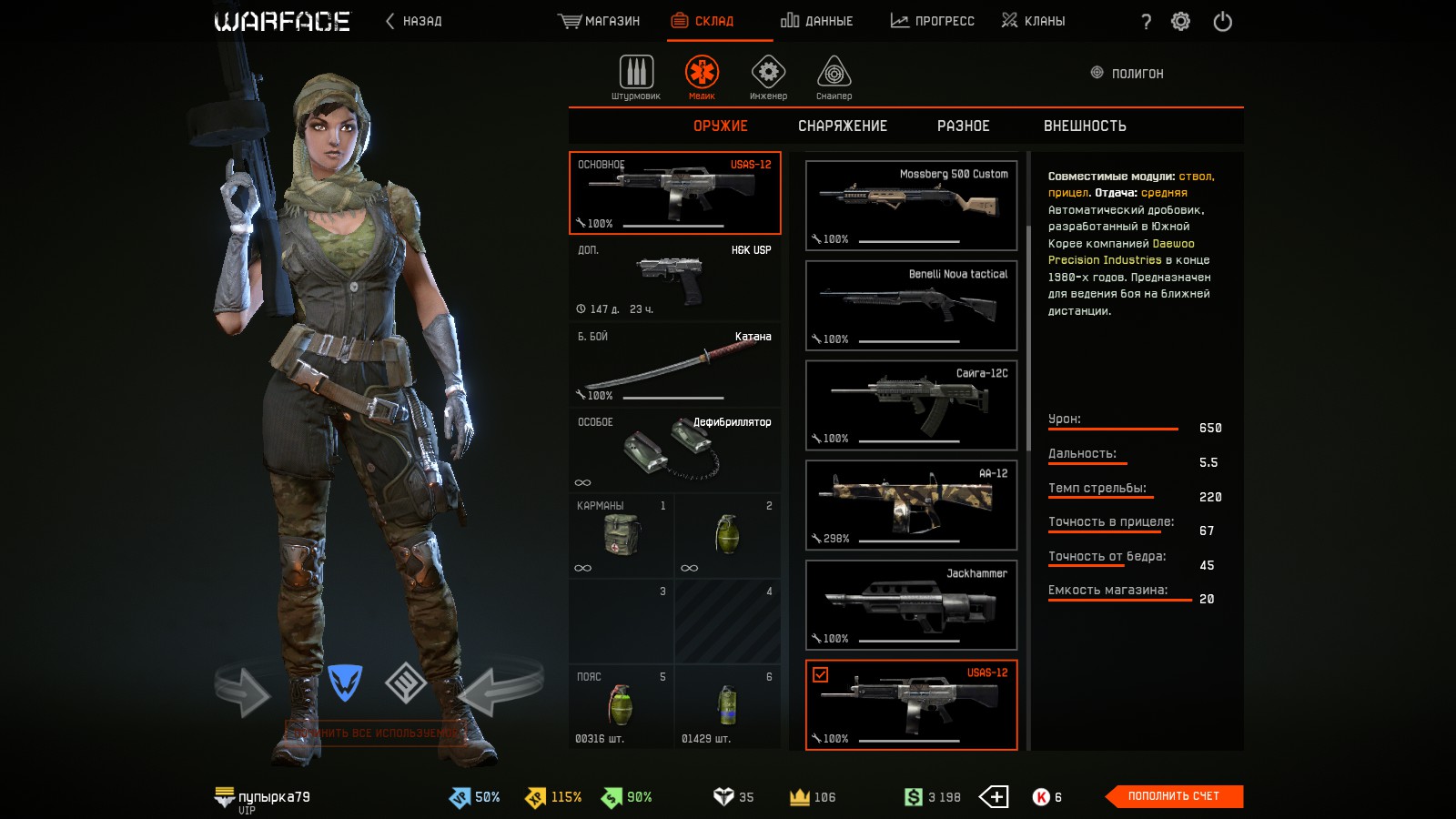Show the Внешность tab
This screenshot has height=819, width=1456.
(x=1085, y=126)
